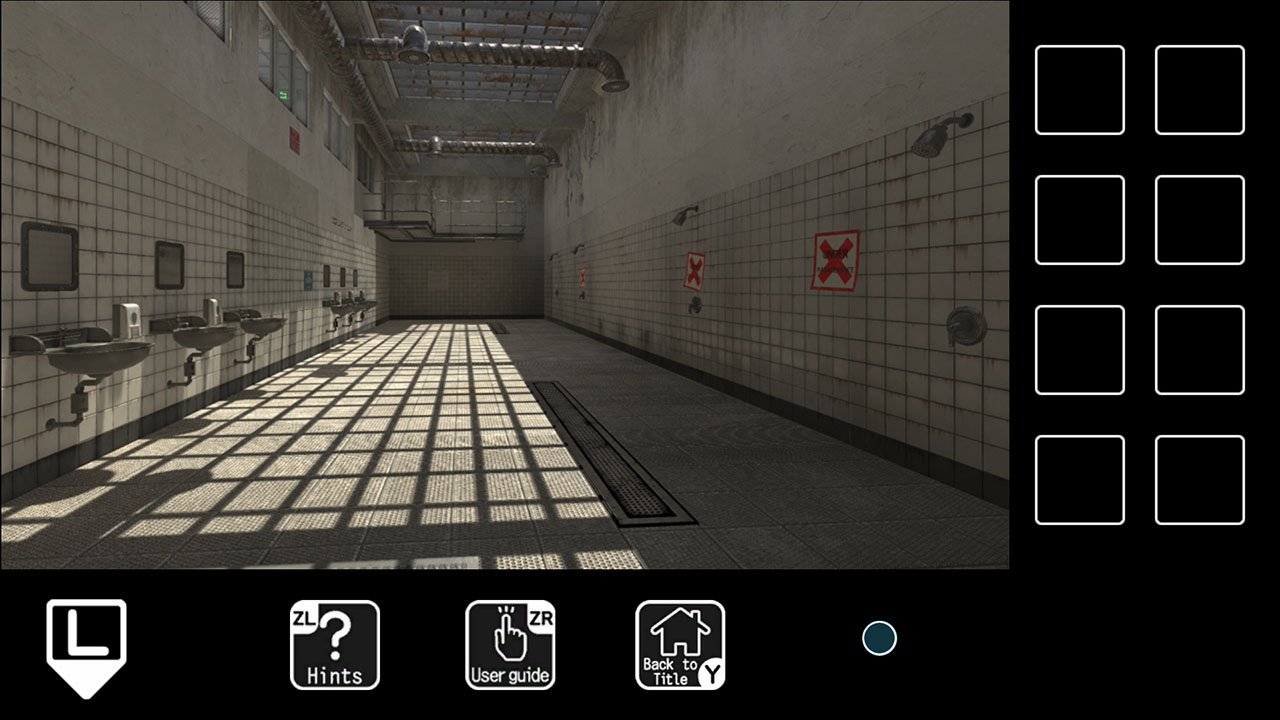Click the smaller X sign on right wall
The height and width of the screenshot is (720, 1280).
[692, 268]
